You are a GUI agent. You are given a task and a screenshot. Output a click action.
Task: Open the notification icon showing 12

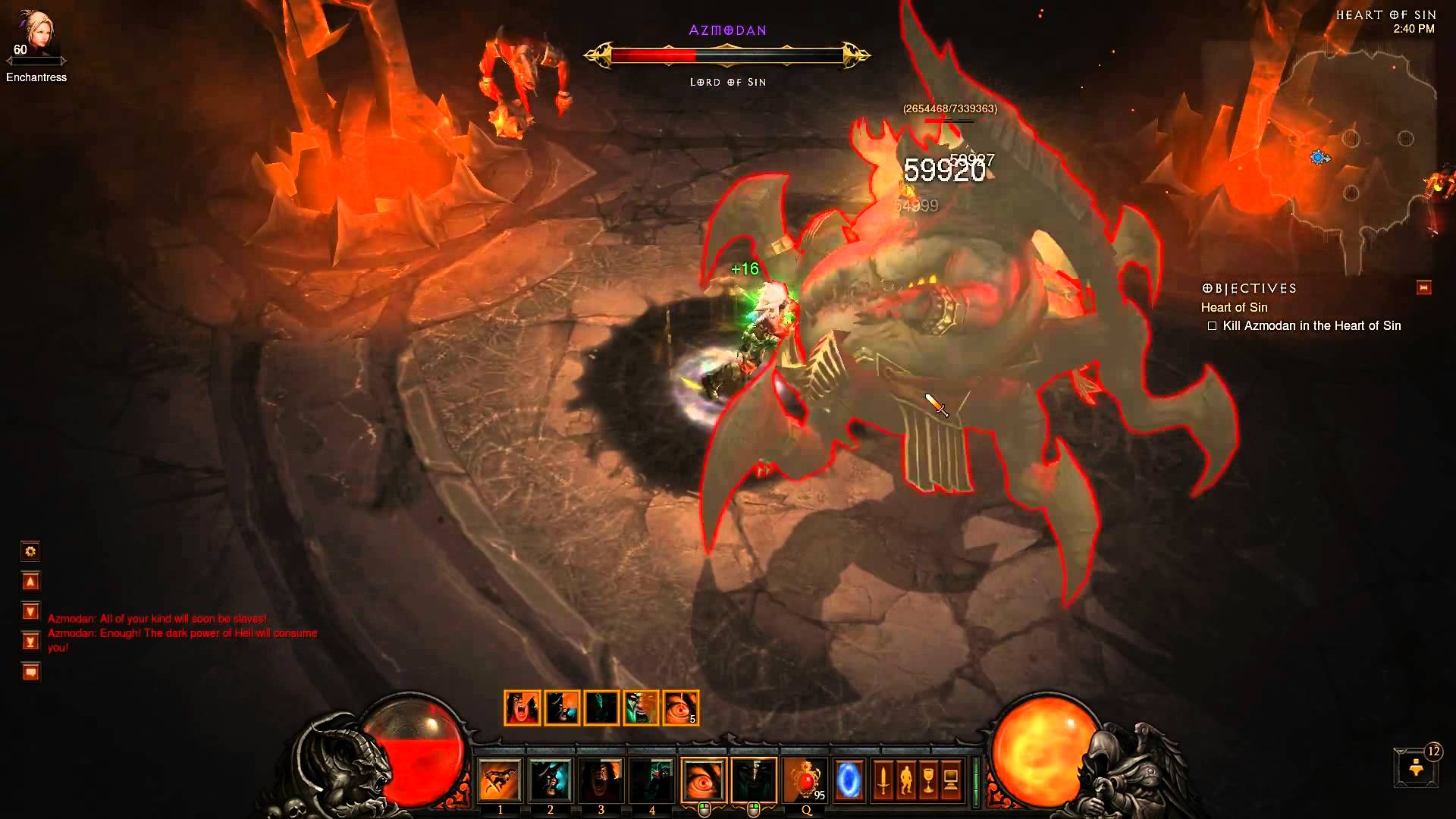1416,767
